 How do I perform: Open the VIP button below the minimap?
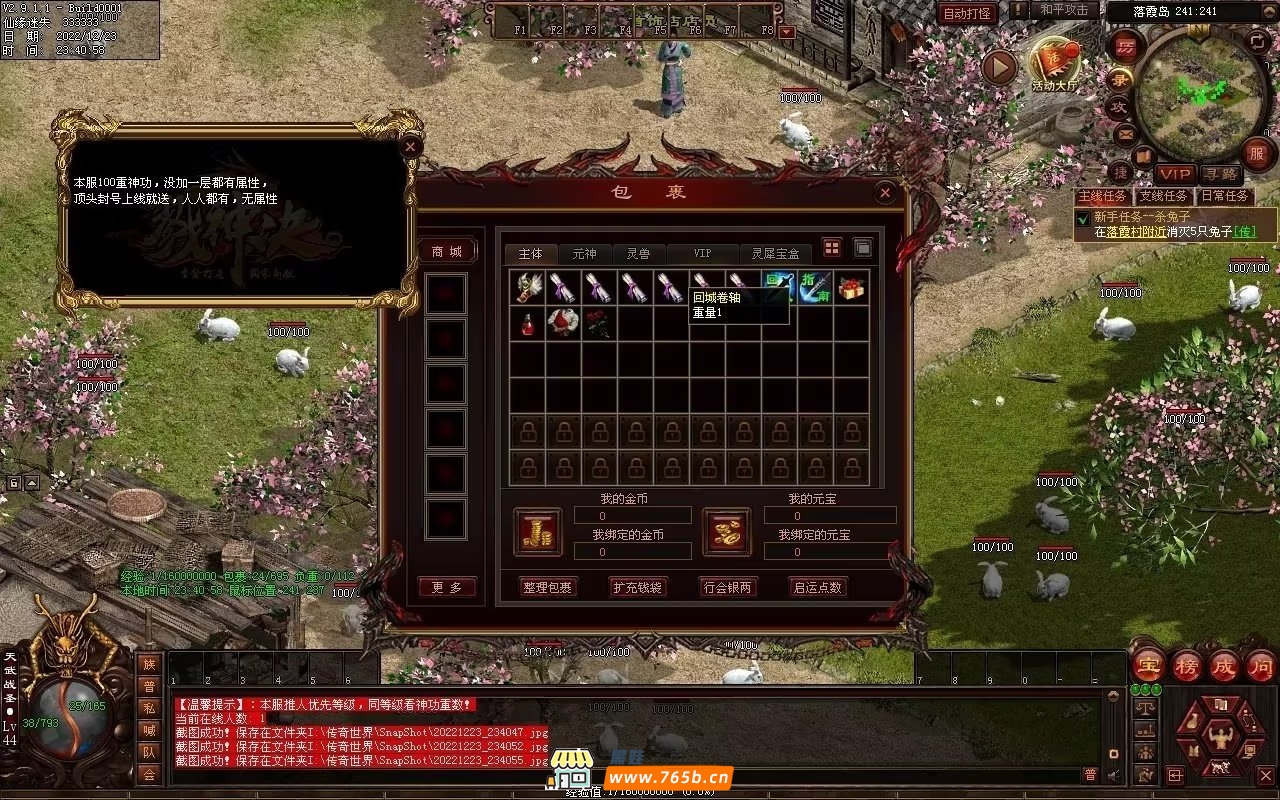pyautogui.click(x=1176, y=175)
